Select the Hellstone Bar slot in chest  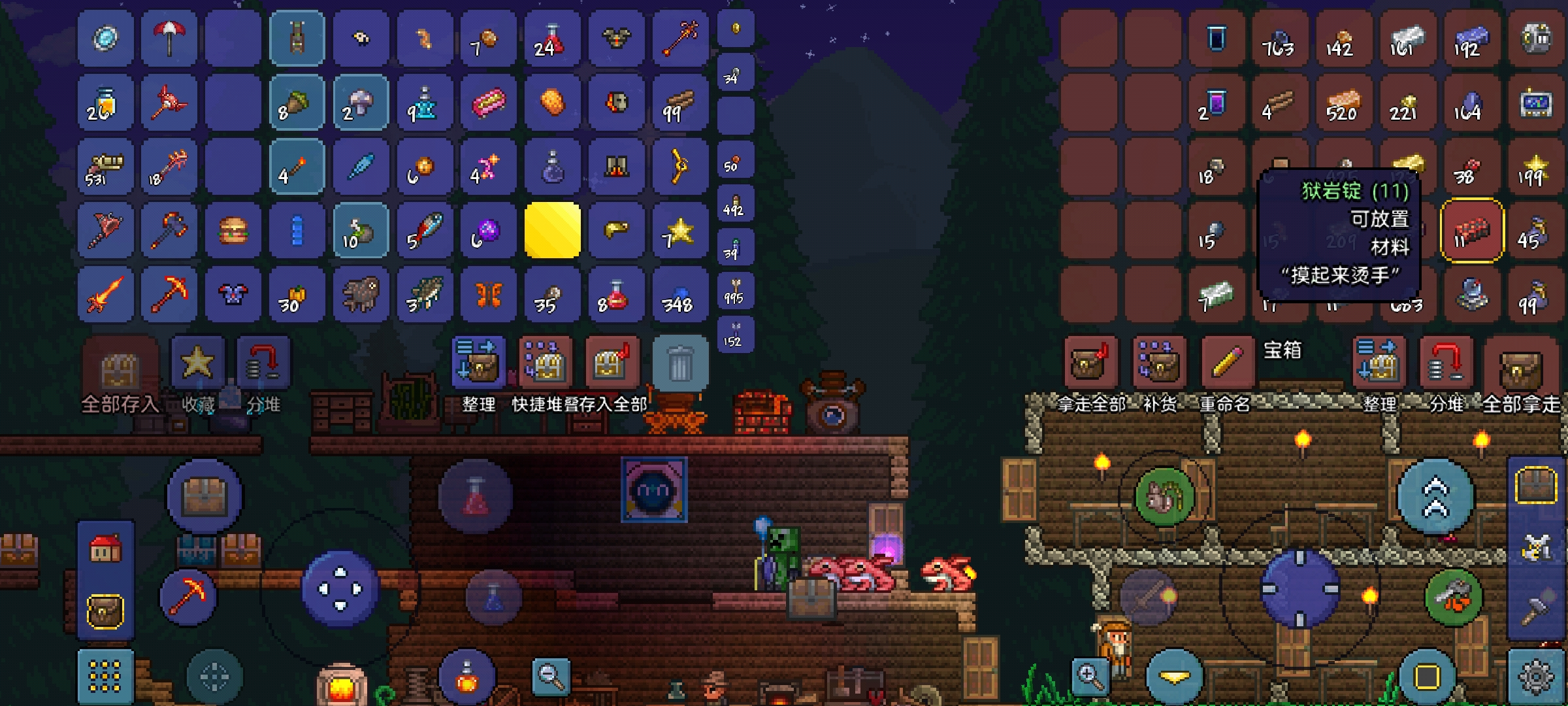point(1473,231)
